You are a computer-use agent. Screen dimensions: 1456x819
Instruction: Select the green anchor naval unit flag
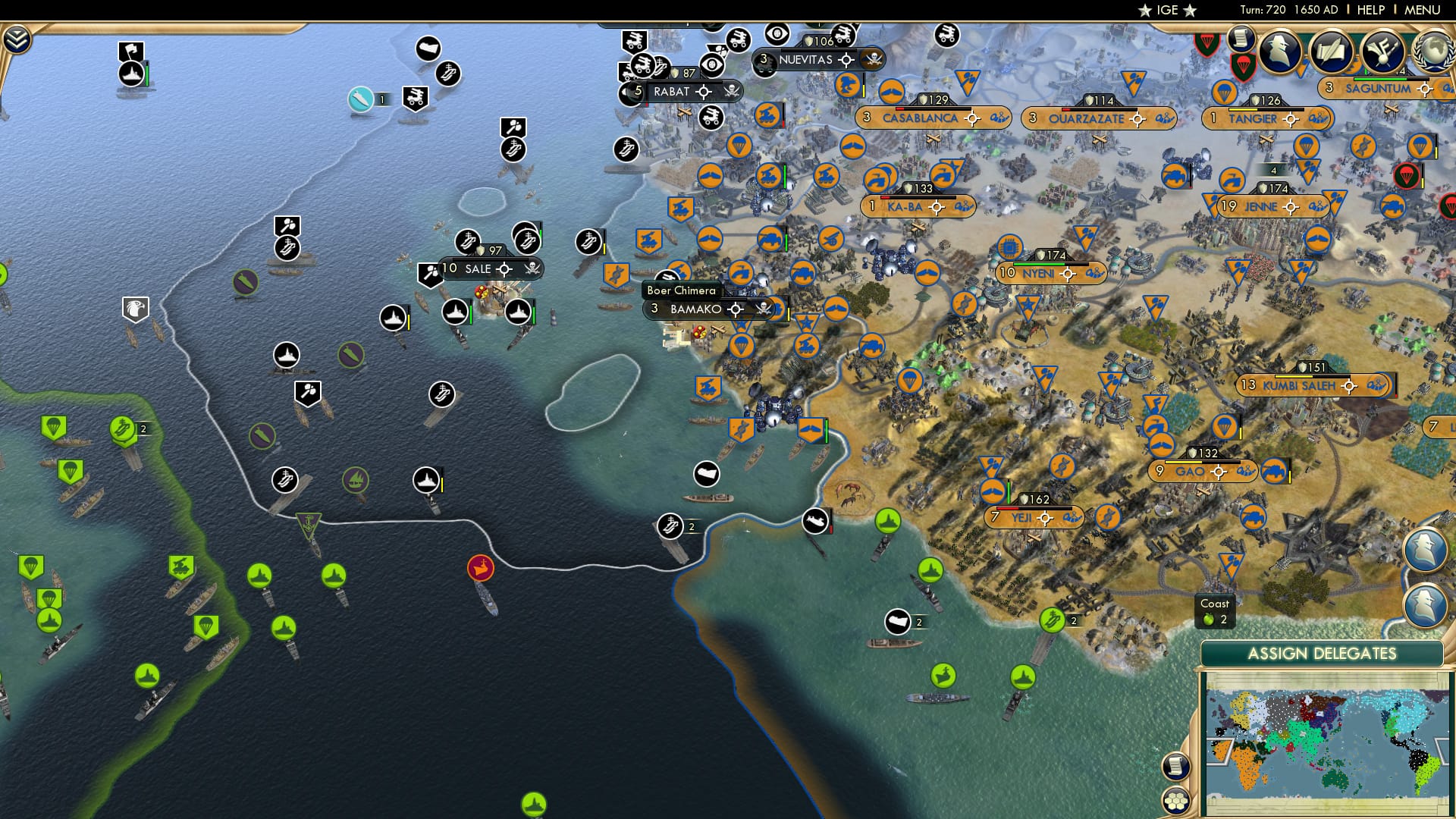[309, 522]
